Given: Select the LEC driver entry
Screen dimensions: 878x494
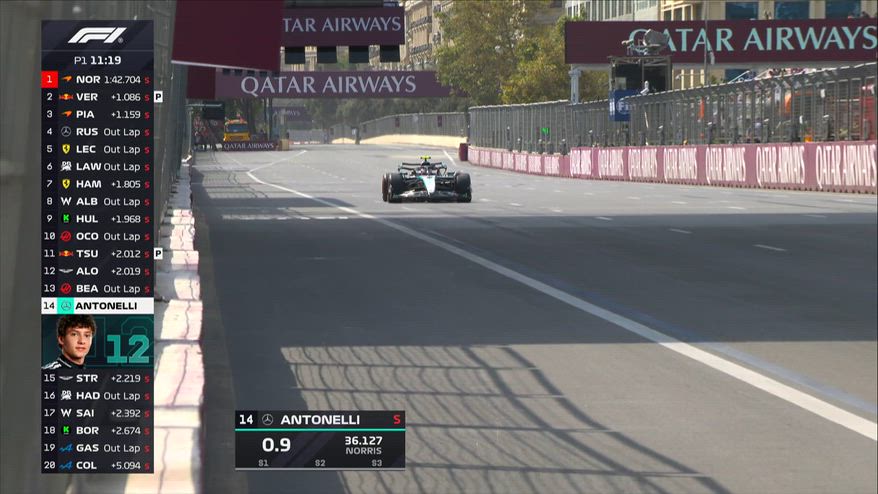Looking at the screenshot, I should [x=97, y=149].
